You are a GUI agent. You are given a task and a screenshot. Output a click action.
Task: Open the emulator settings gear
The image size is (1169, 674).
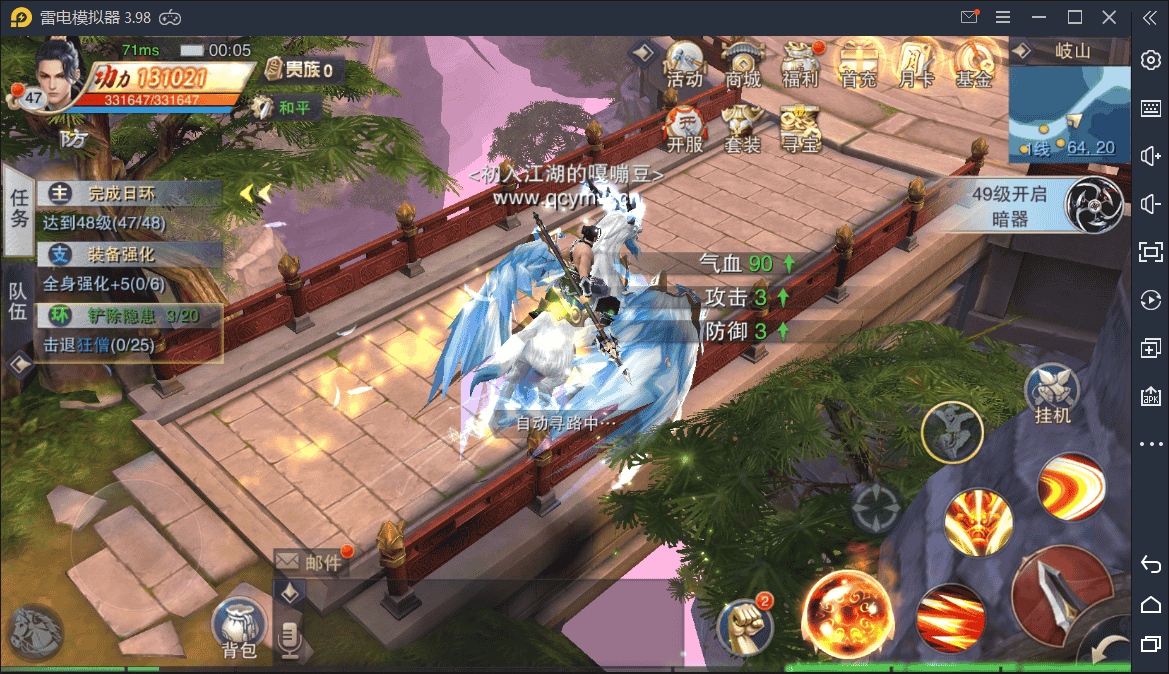click(1150, 60)
